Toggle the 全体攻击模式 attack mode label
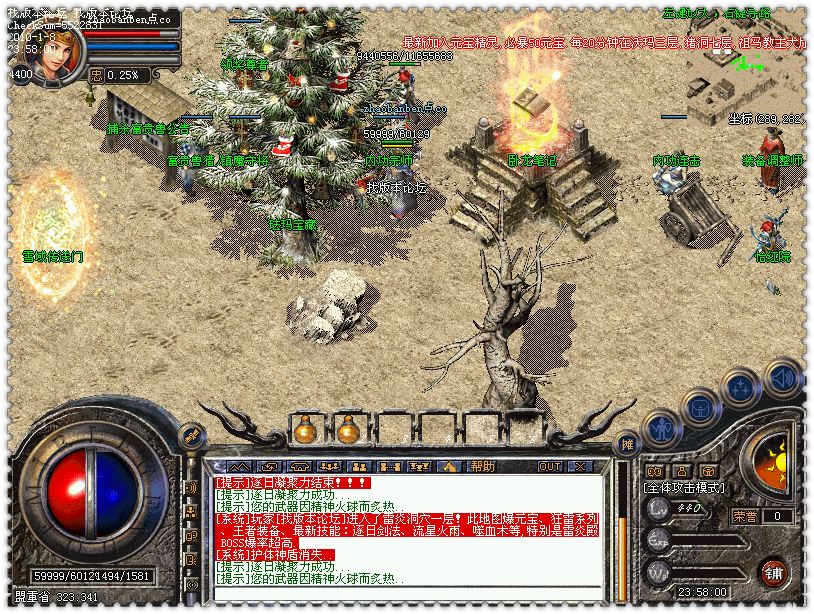The image size is (814, 614). point(686,488)
